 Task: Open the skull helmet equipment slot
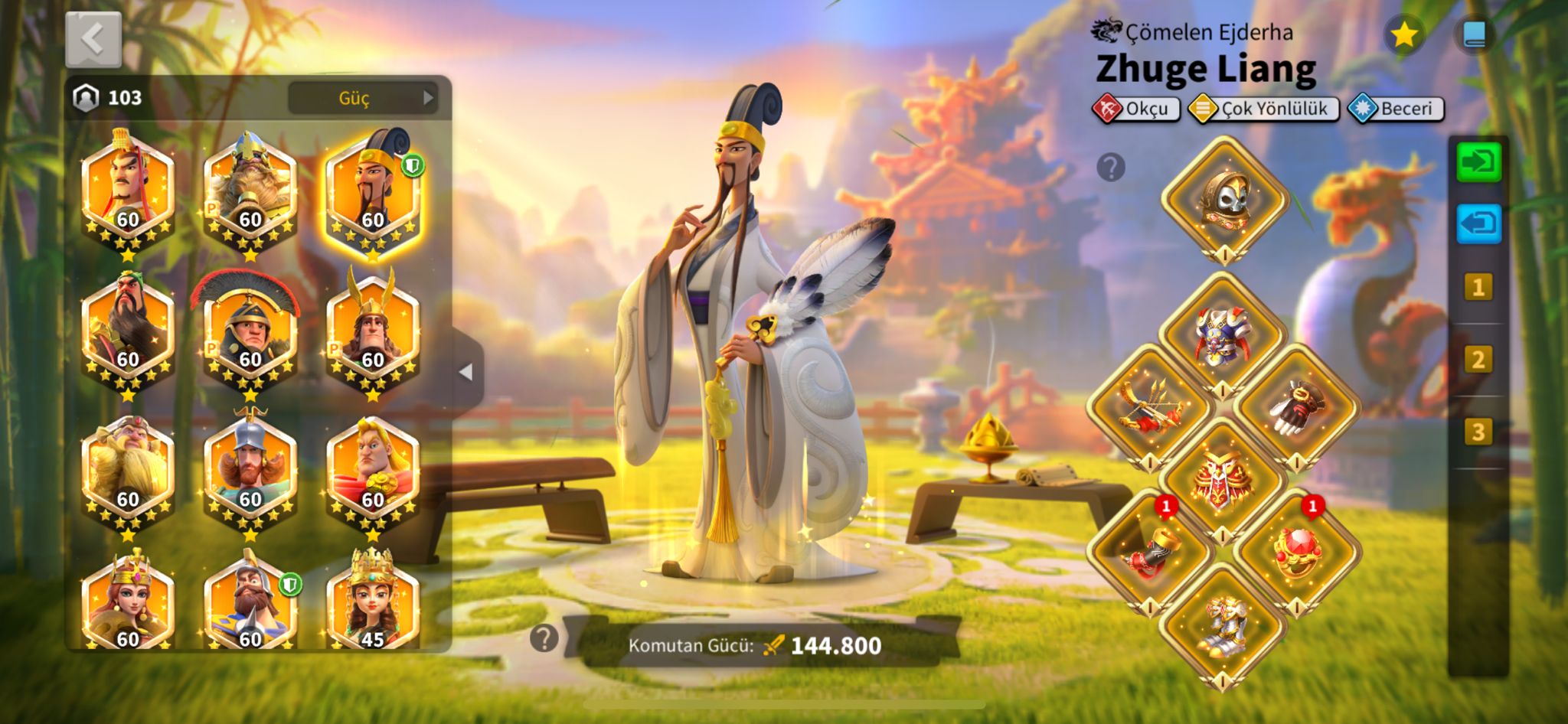[1224, 199]
